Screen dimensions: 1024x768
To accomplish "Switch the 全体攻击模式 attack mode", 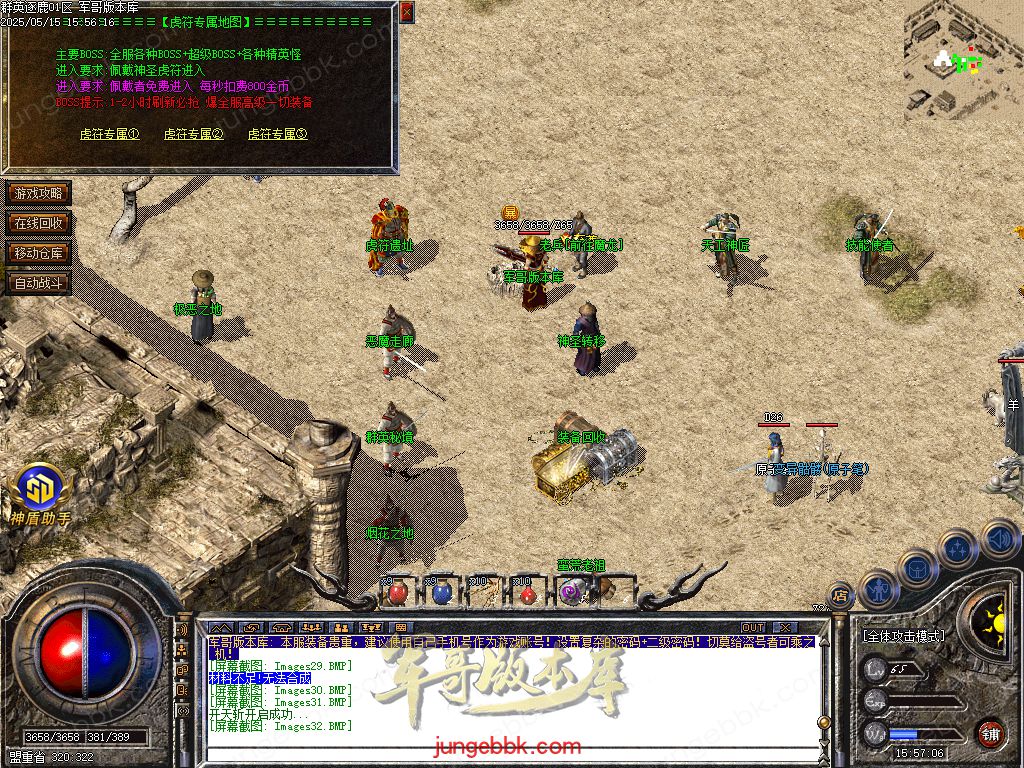I will click(x=903, y=635).
